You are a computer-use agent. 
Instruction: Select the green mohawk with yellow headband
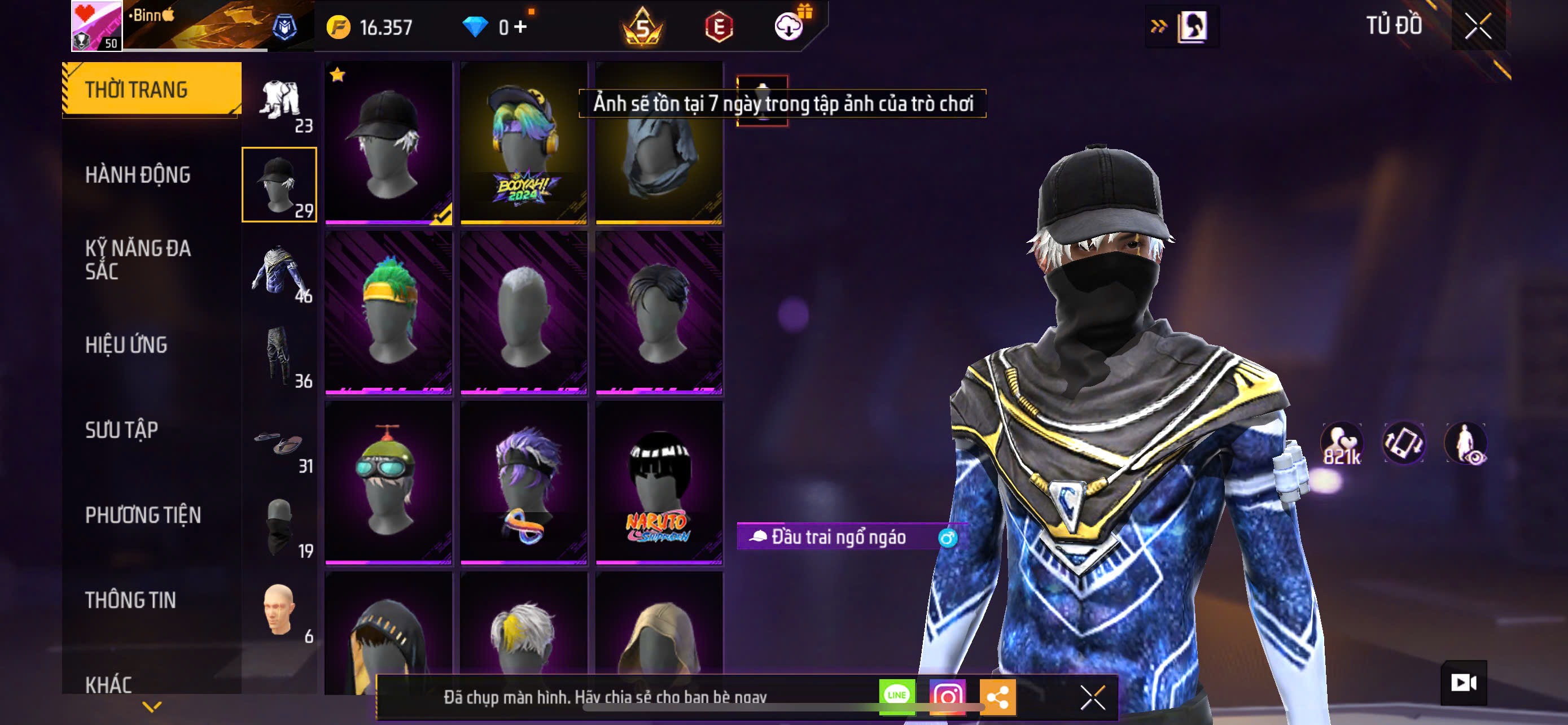pos(388,313)
